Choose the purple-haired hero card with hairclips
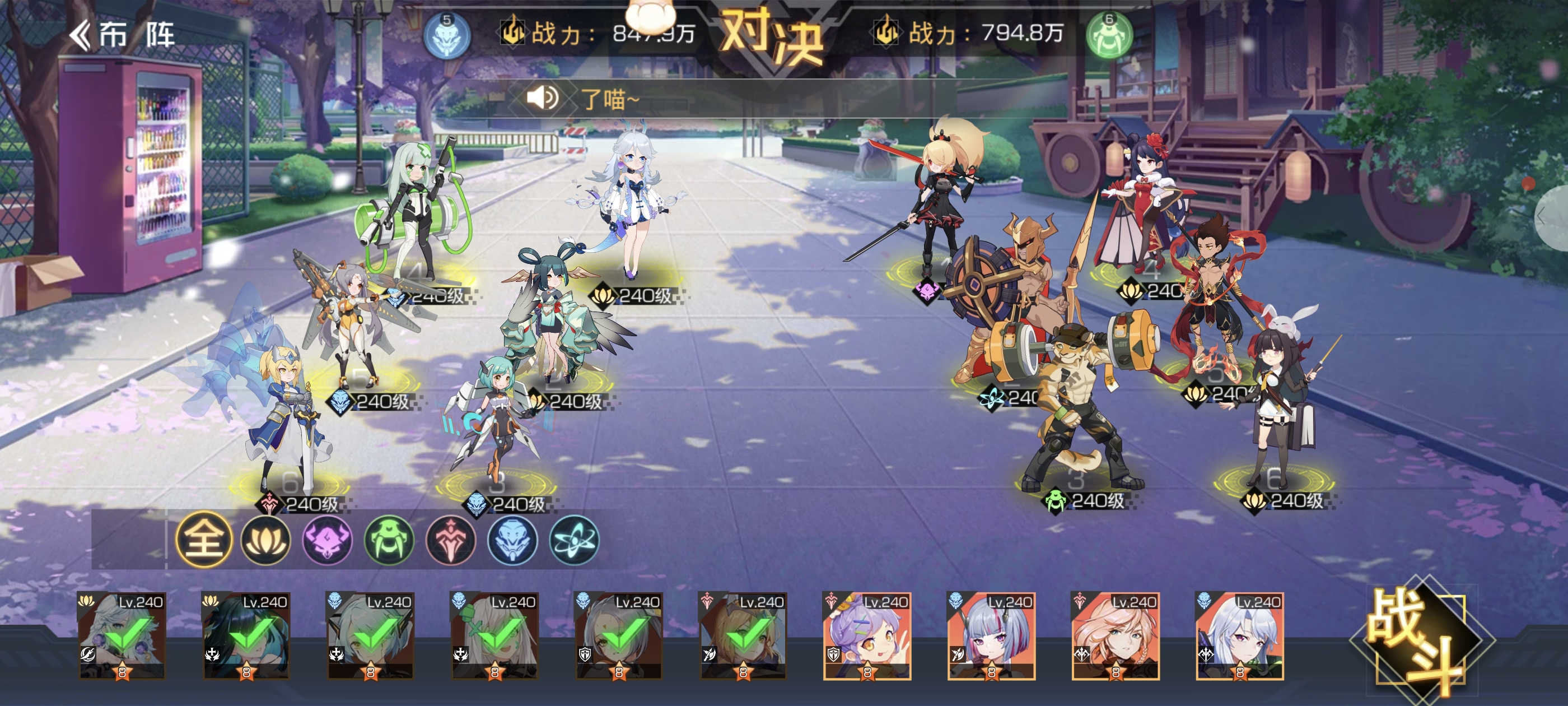 click(867, 635)
